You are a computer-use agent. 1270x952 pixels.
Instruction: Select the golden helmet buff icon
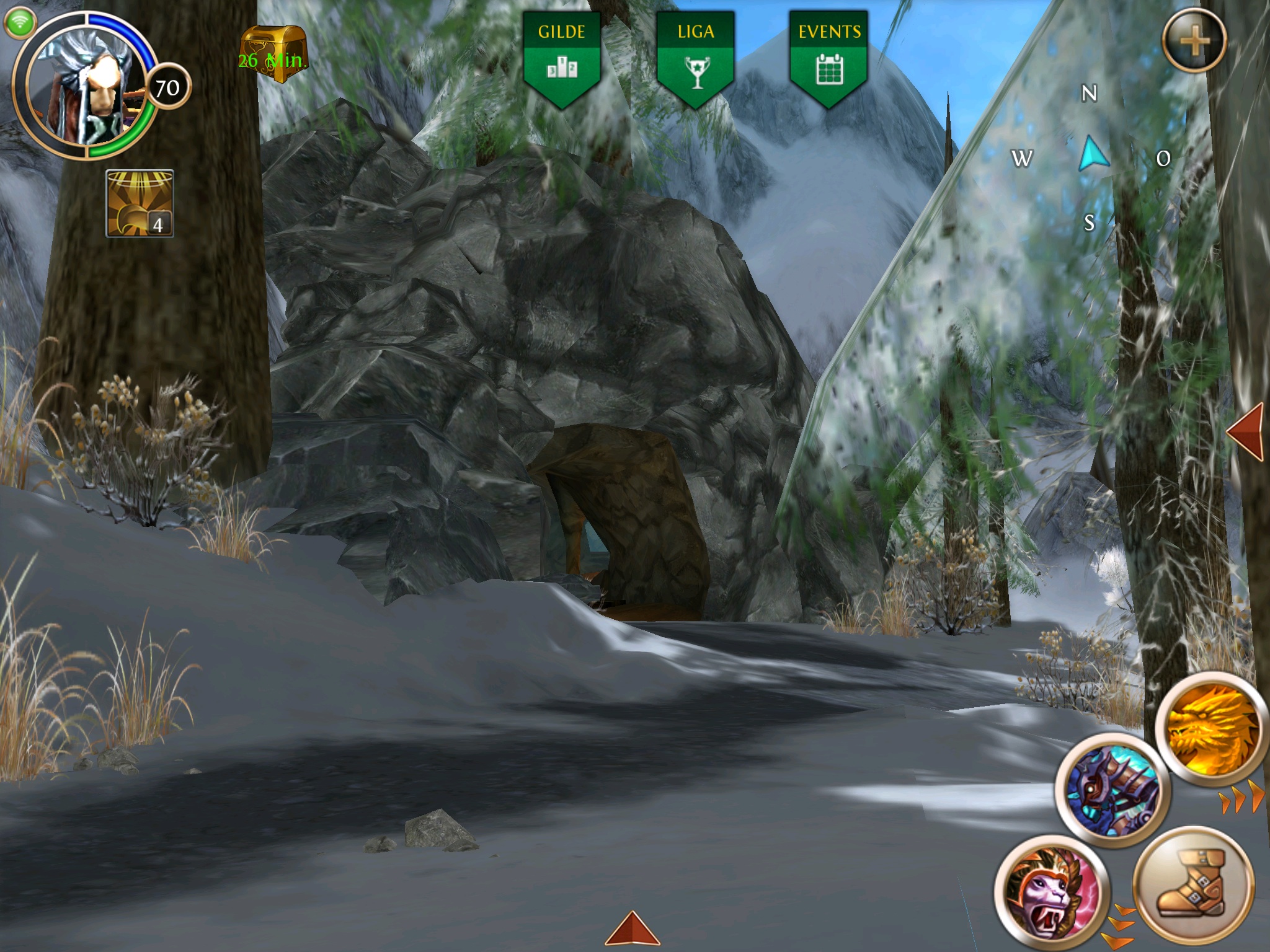tap(140, 203)
